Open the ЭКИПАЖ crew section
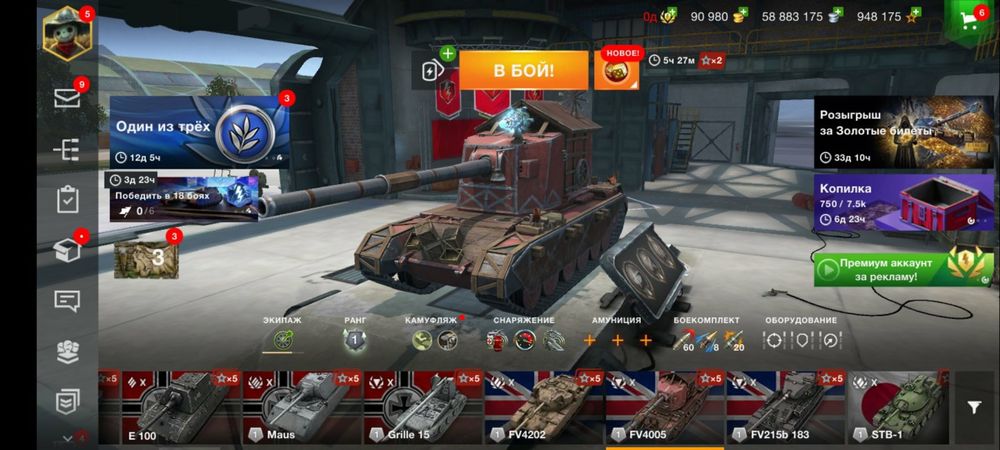 point(282,340)
